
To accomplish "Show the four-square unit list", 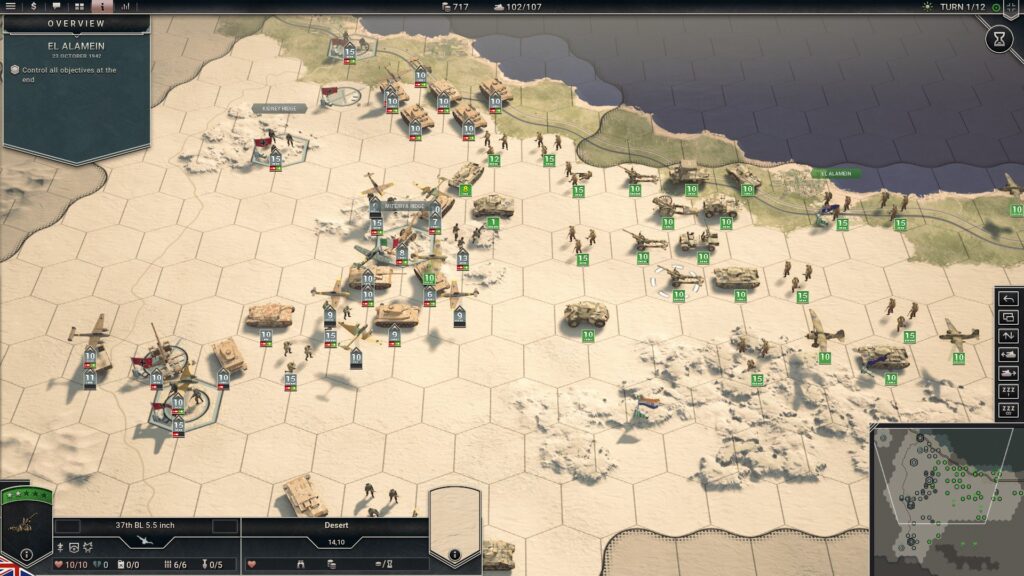I will (79, 6).
